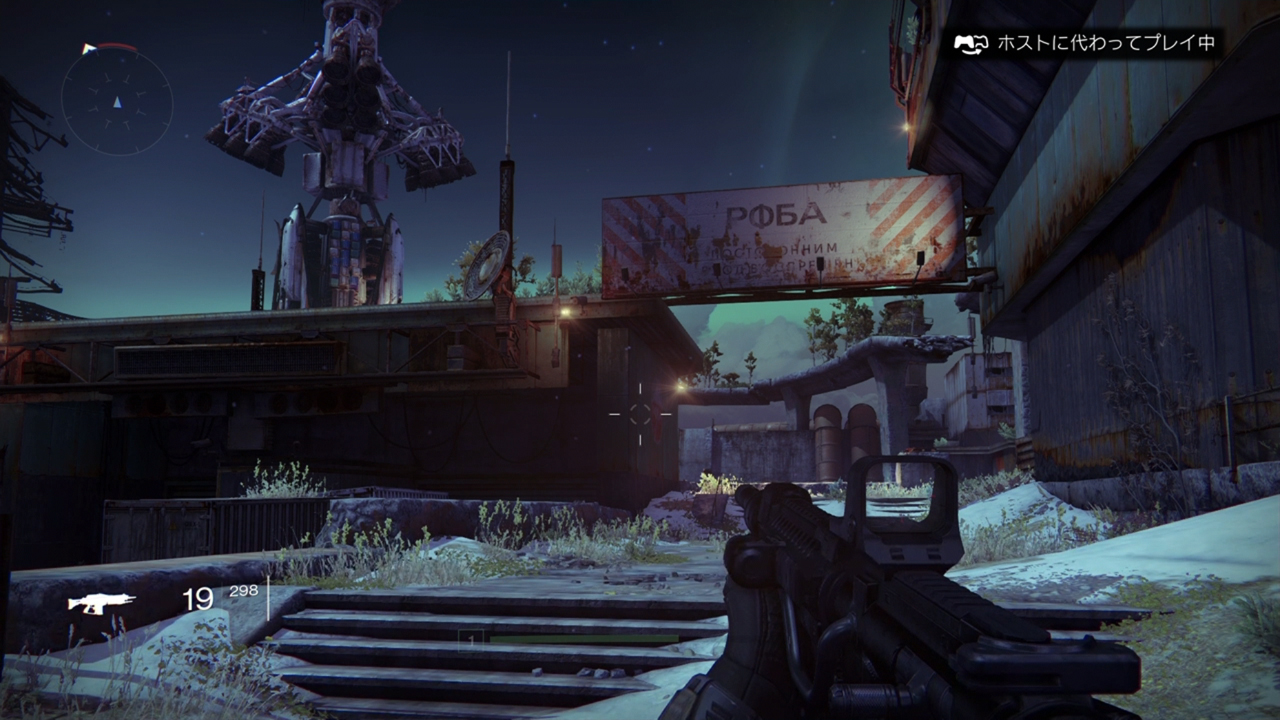The image size is (1280, 720).
Task: Click the circular radar minimap
Action: click(x=117, y=101)
